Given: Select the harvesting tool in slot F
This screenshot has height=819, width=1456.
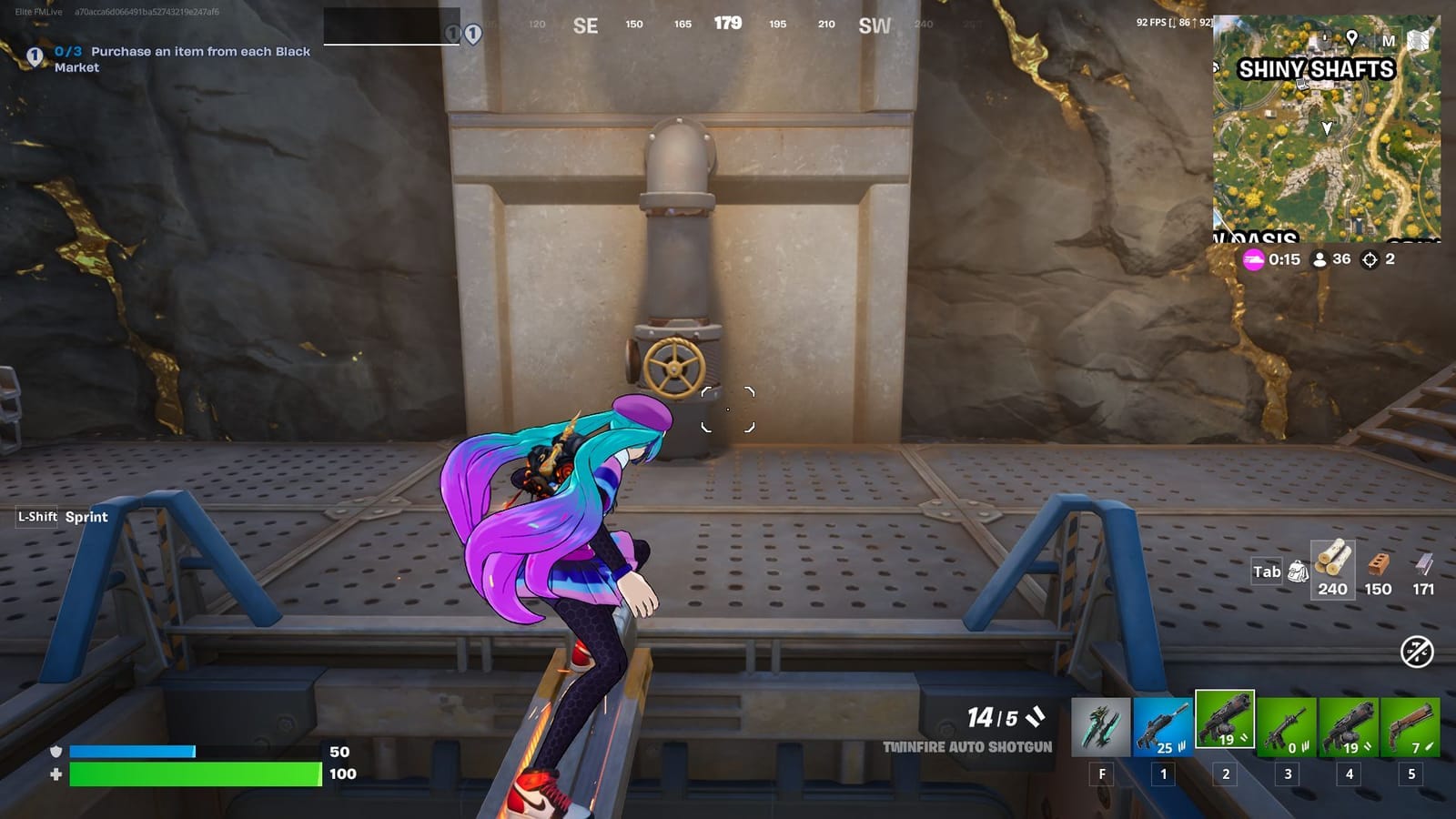Looking at the screenshot, I should [1100, 728].
